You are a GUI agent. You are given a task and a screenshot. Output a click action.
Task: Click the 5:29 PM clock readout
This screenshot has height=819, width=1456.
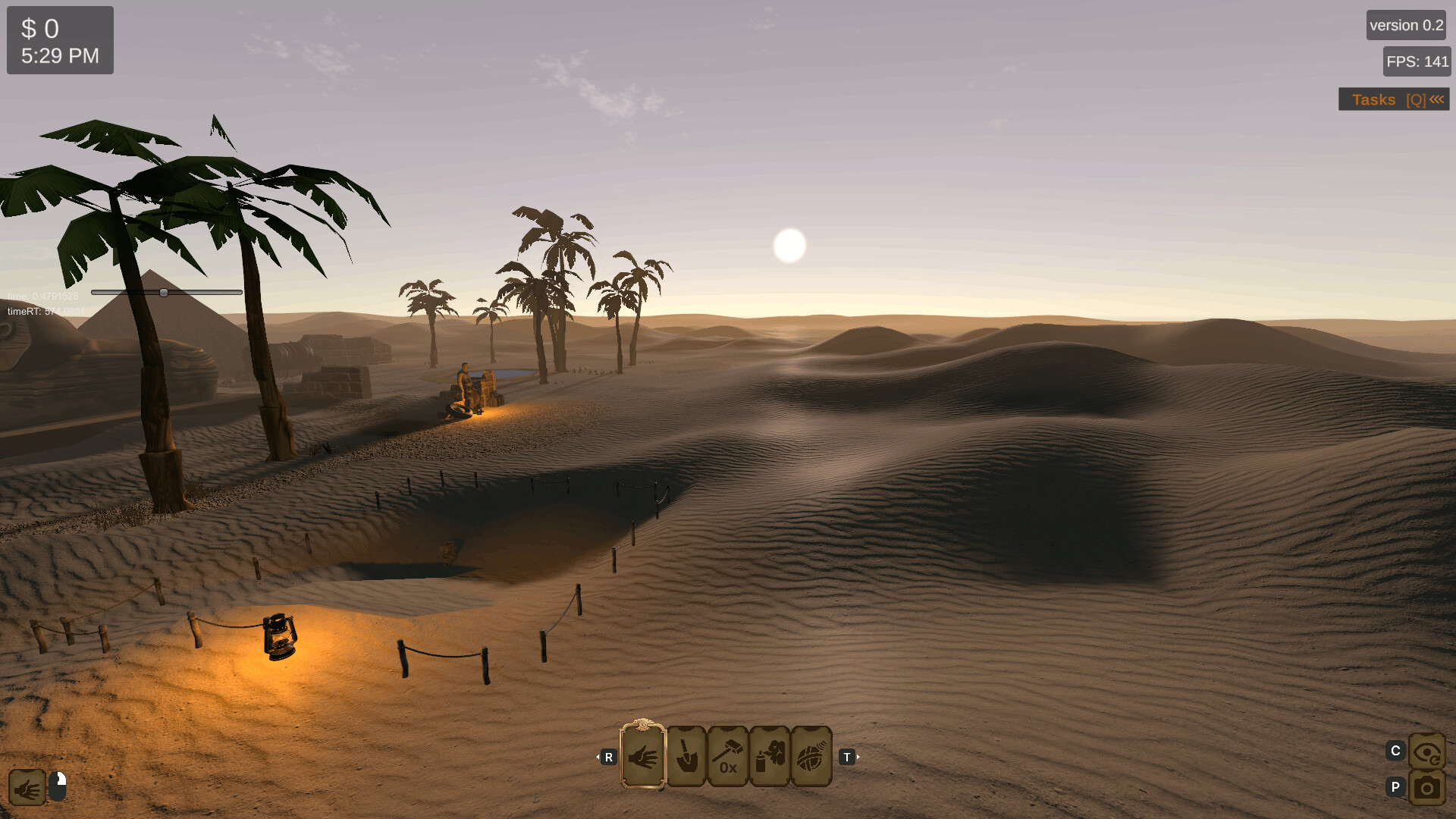point(60,55)
